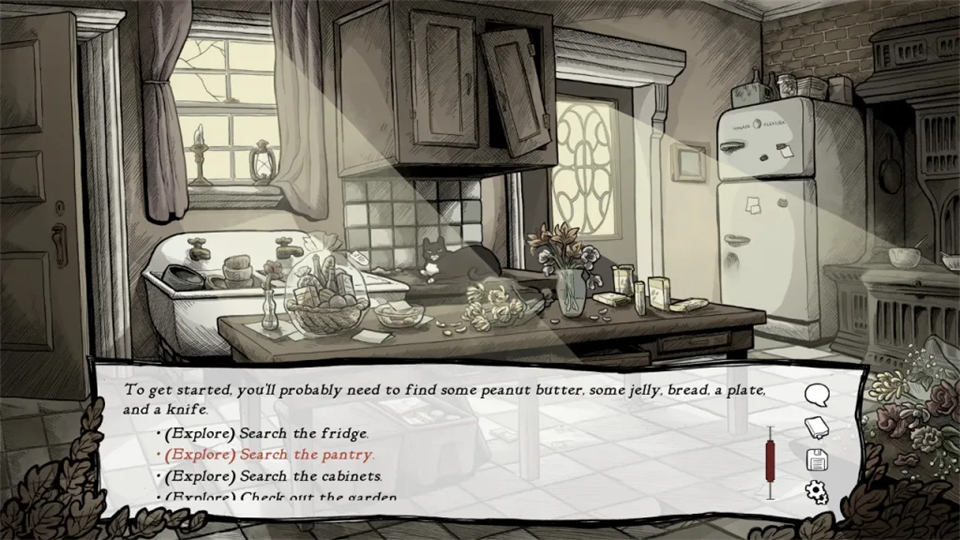Select "Search the pantry" choice

(x=270, y=454)
